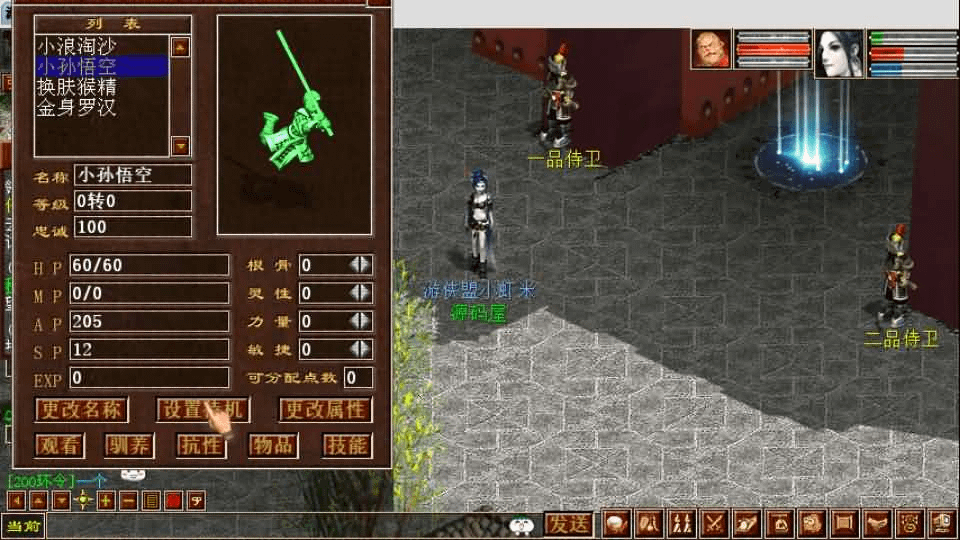Click the bald character portrait

[711, 50]
